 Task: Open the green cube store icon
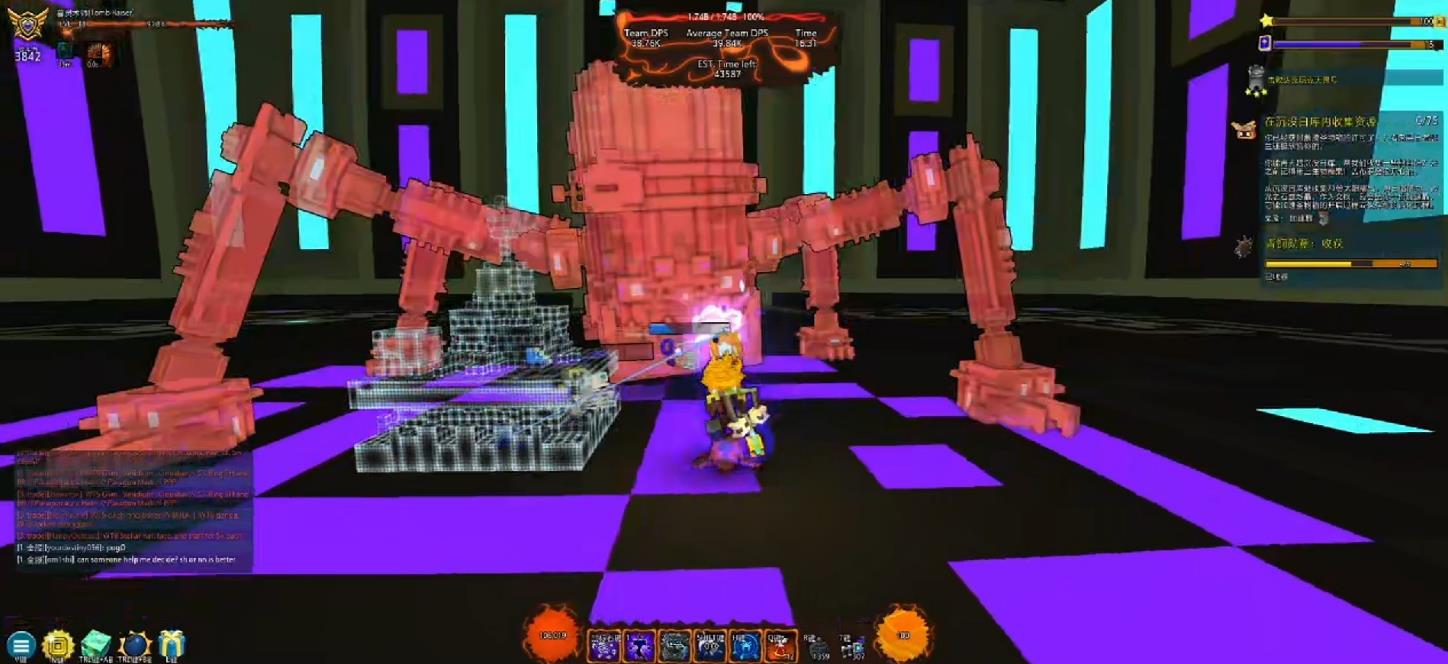96,645
